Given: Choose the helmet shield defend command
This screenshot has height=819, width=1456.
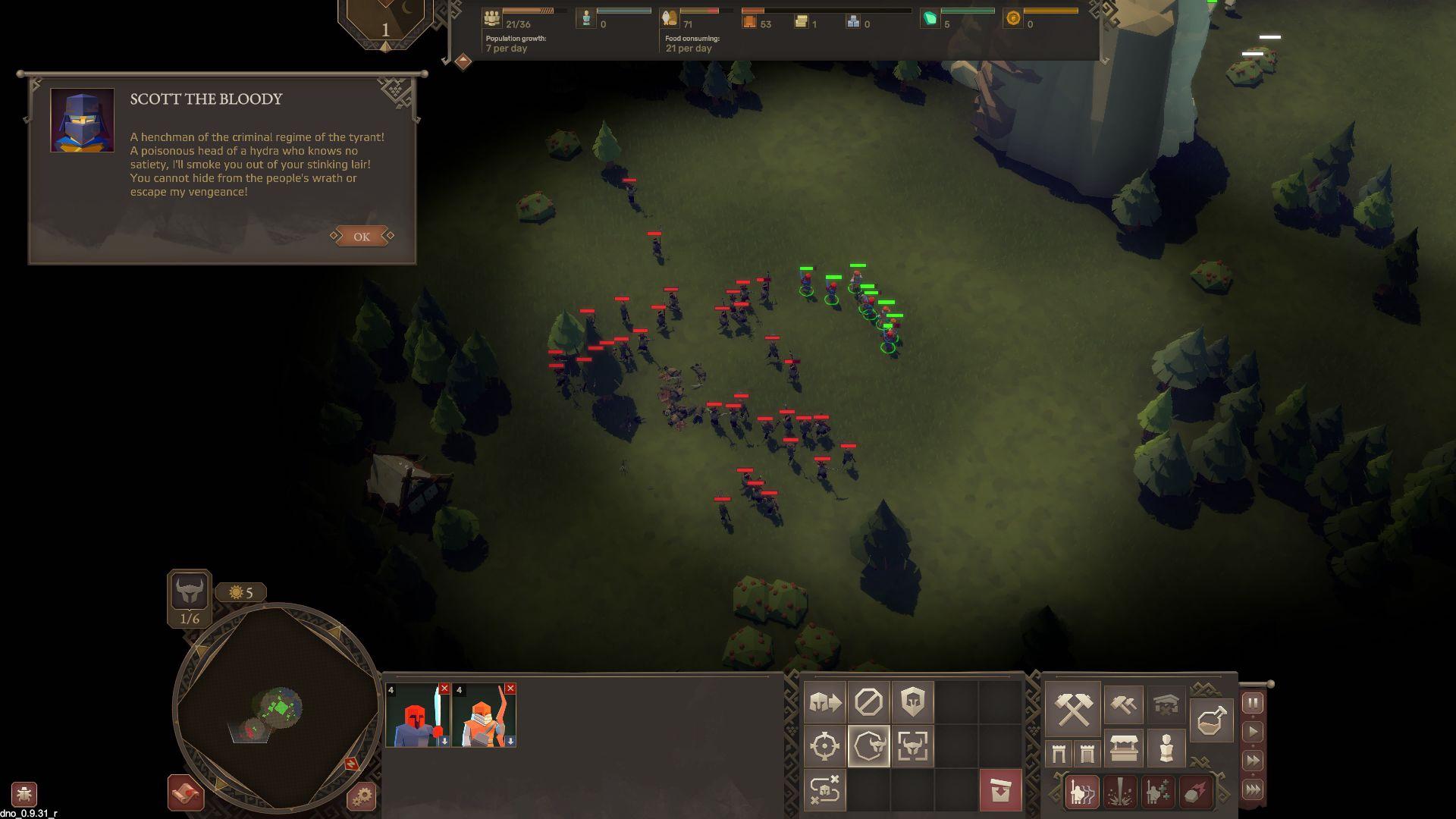Looking at the screenshot, I should pos(912,702).
